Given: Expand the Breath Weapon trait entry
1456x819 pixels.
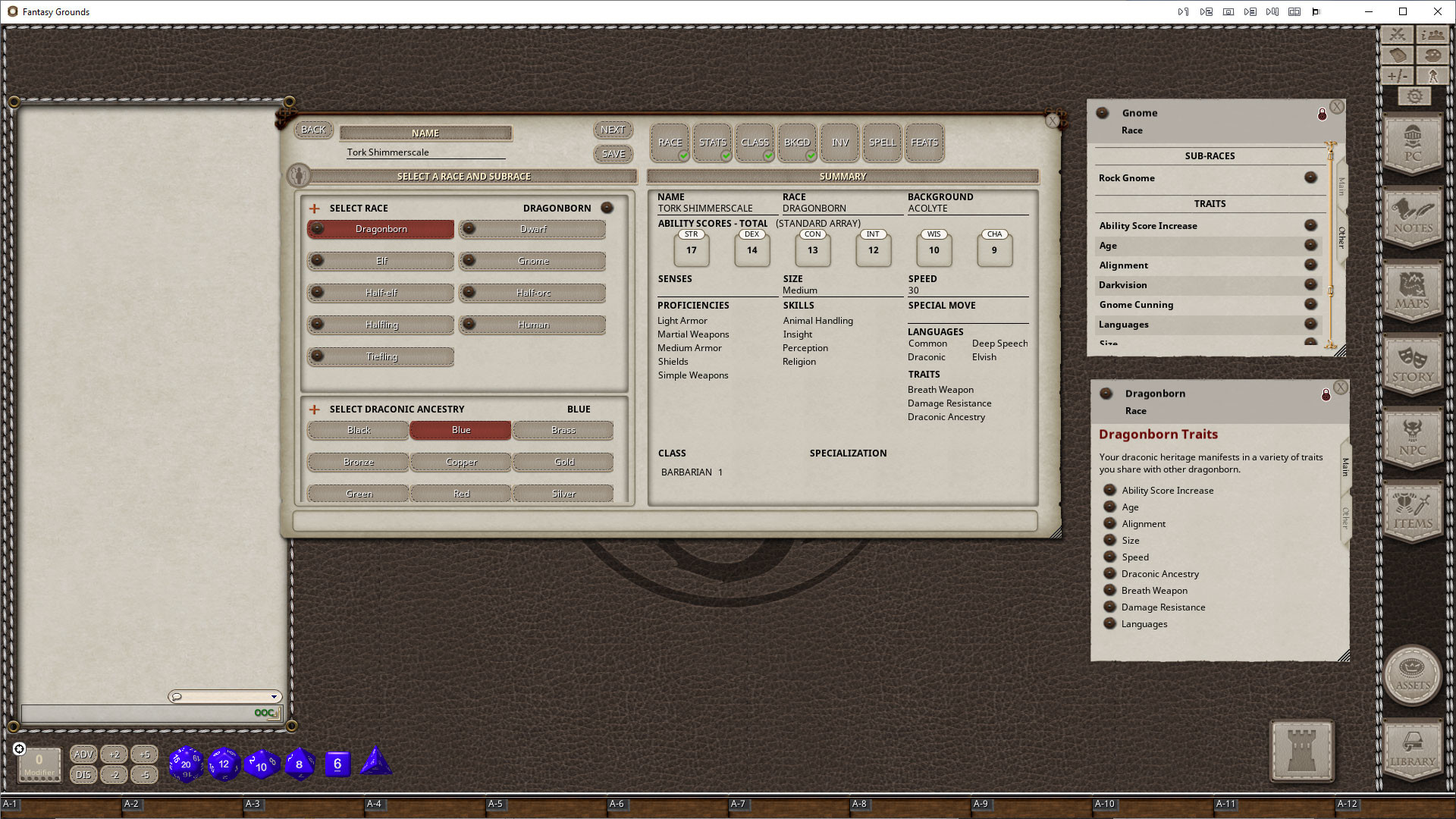Looking at the screenshot, I should pos(1109,590).
